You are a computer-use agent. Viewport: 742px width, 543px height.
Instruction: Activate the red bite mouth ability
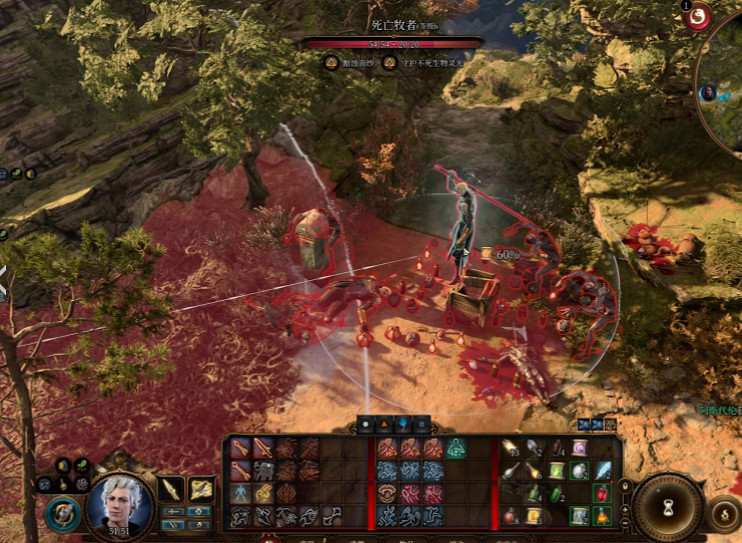(387, 493)
